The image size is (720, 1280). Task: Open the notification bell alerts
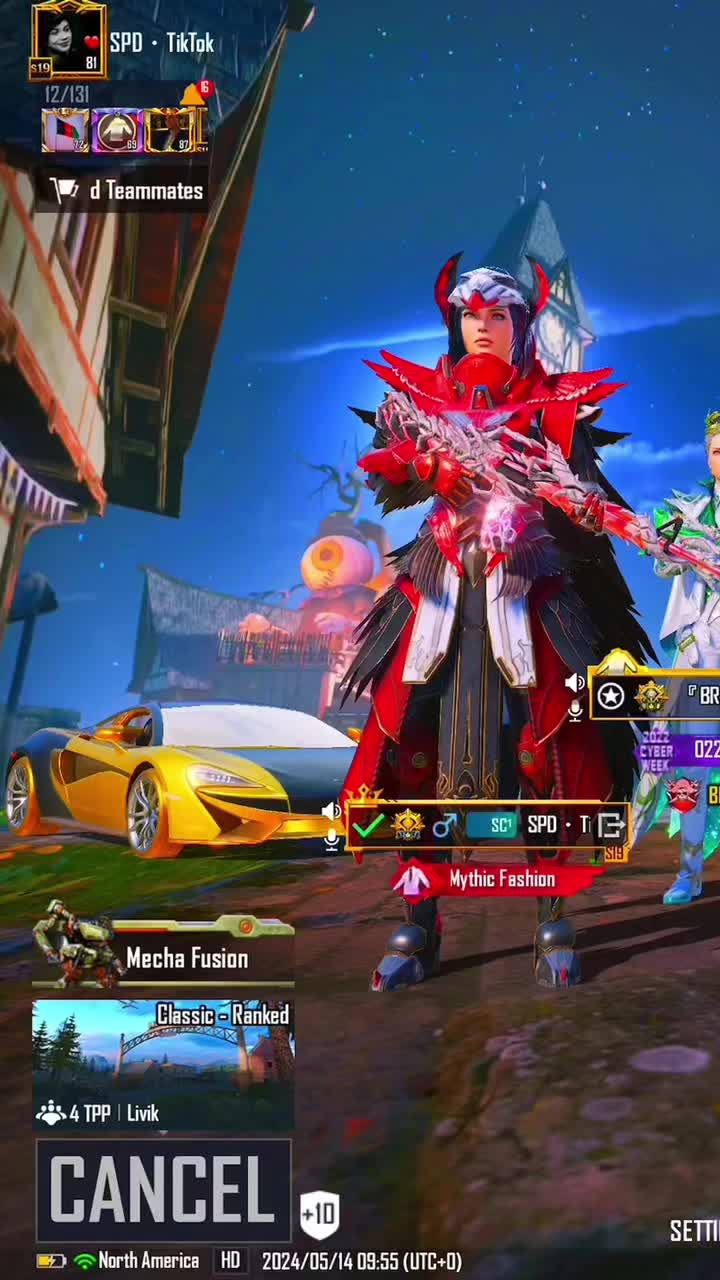[194, 94]
